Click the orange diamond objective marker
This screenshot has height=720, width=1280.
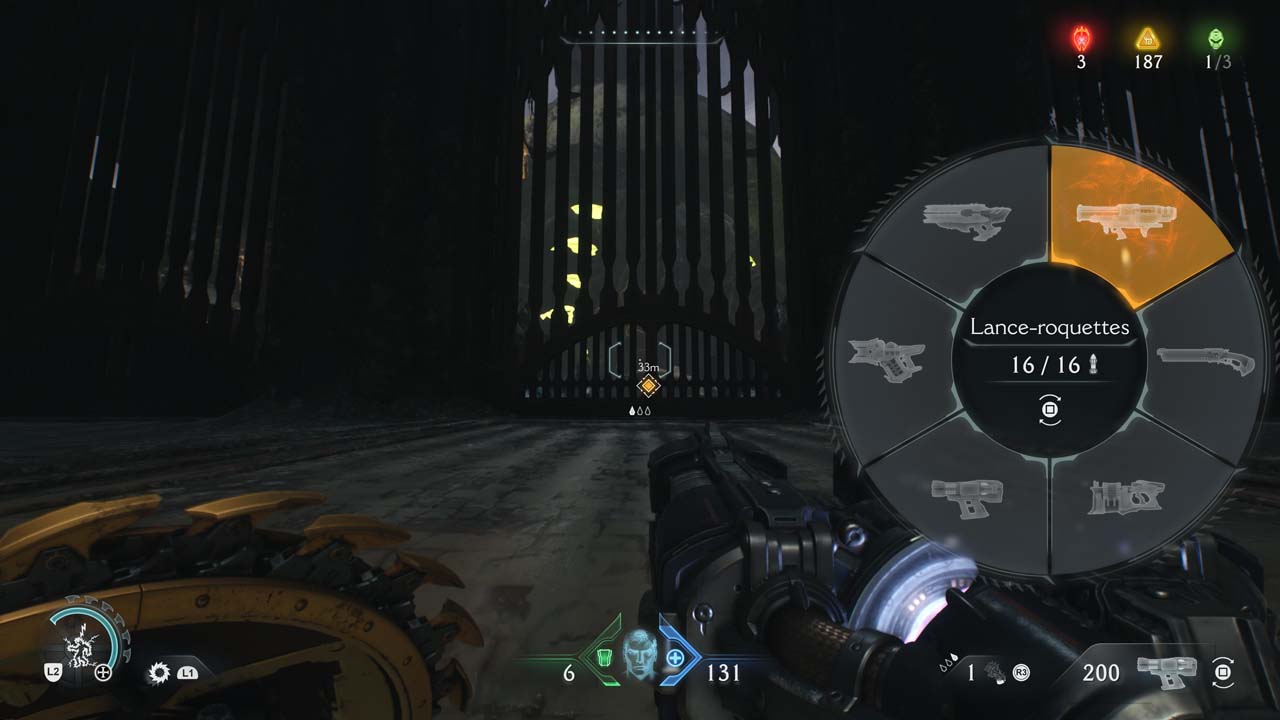(648, 386)
